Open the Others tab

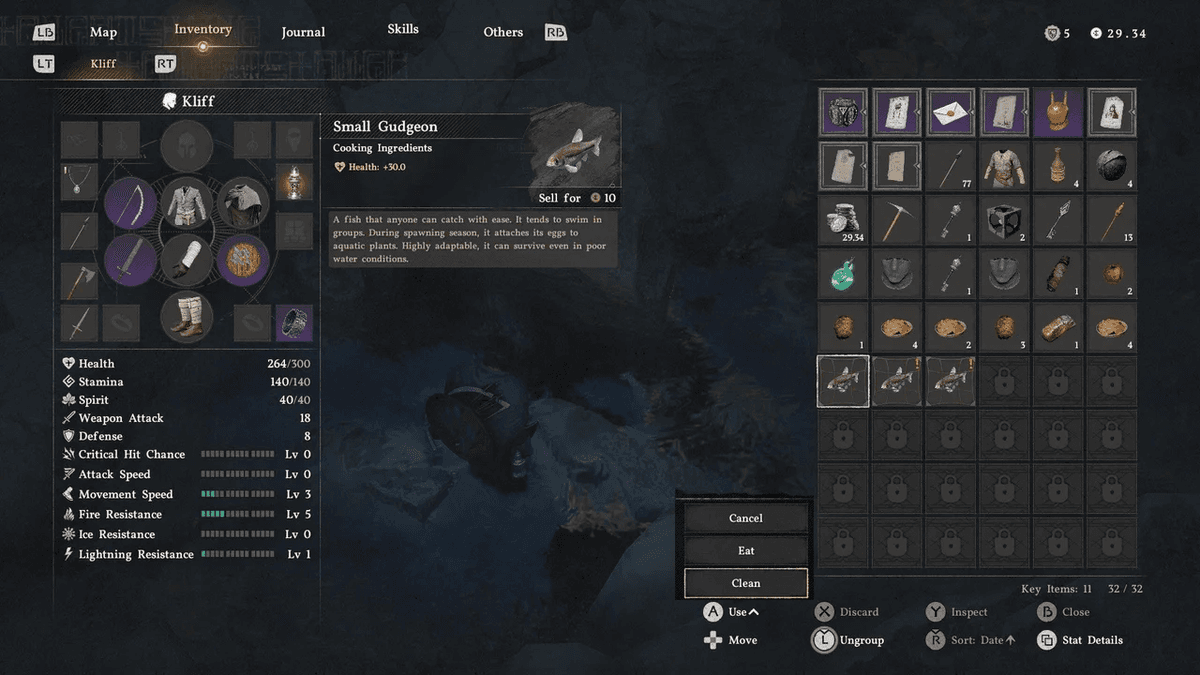point(503,32)
